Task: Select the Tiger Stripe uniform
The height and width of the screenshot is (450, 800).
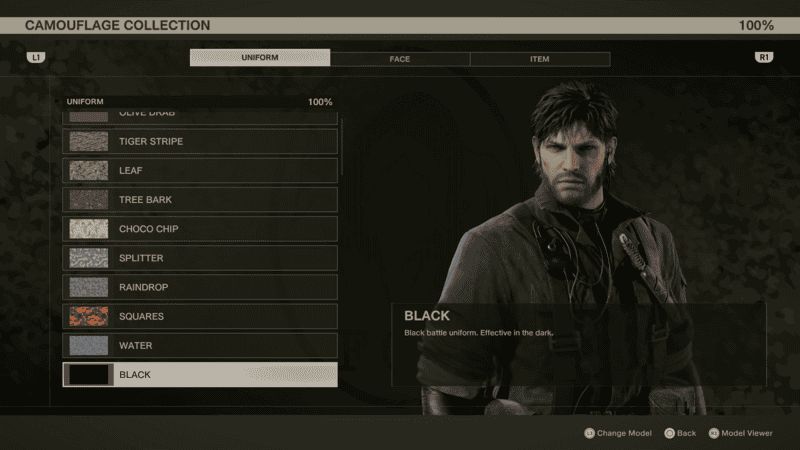Action: coord(200,141)
